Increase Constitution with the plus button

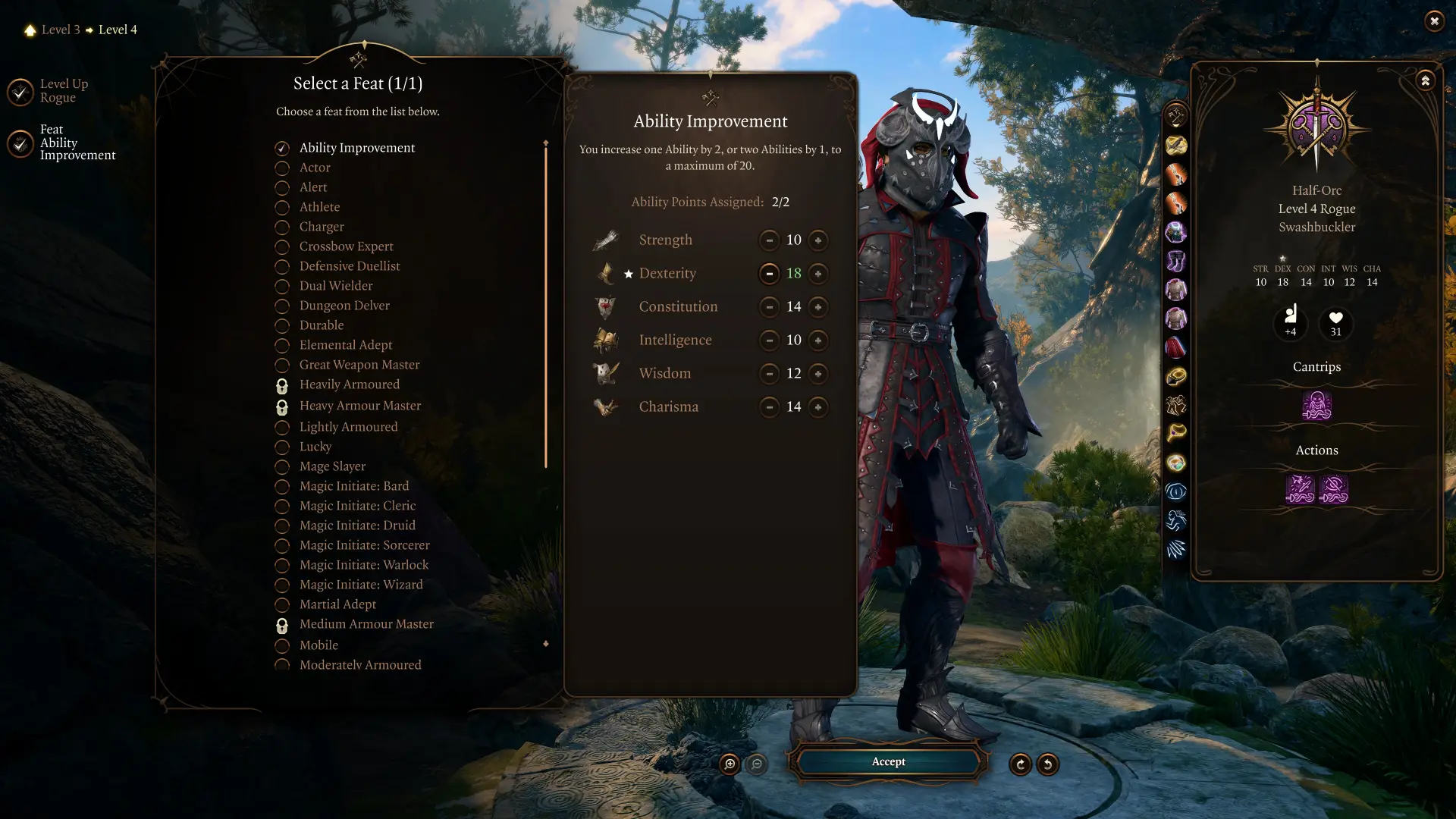pos(817,307)
